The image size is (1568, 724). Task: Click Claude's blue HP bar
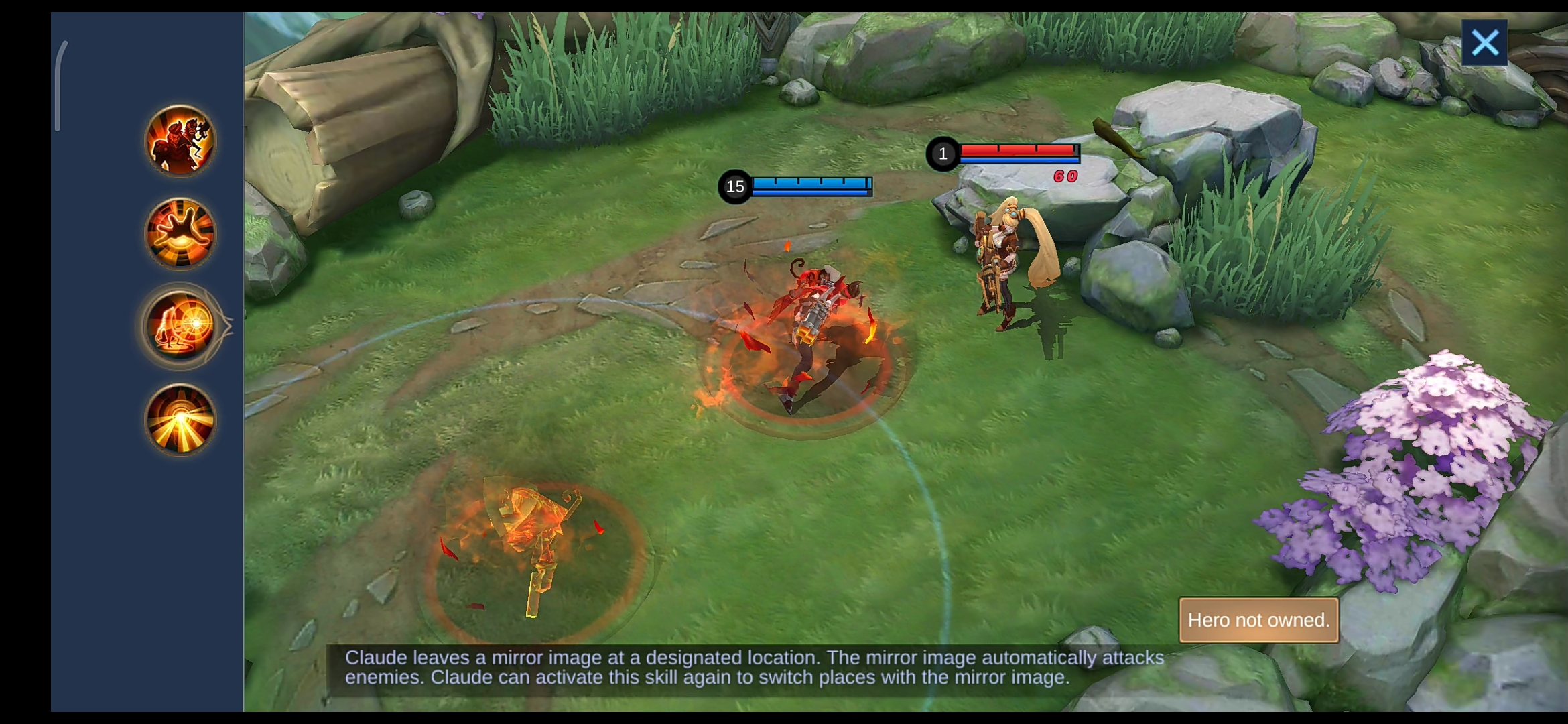tap(812, 181)
